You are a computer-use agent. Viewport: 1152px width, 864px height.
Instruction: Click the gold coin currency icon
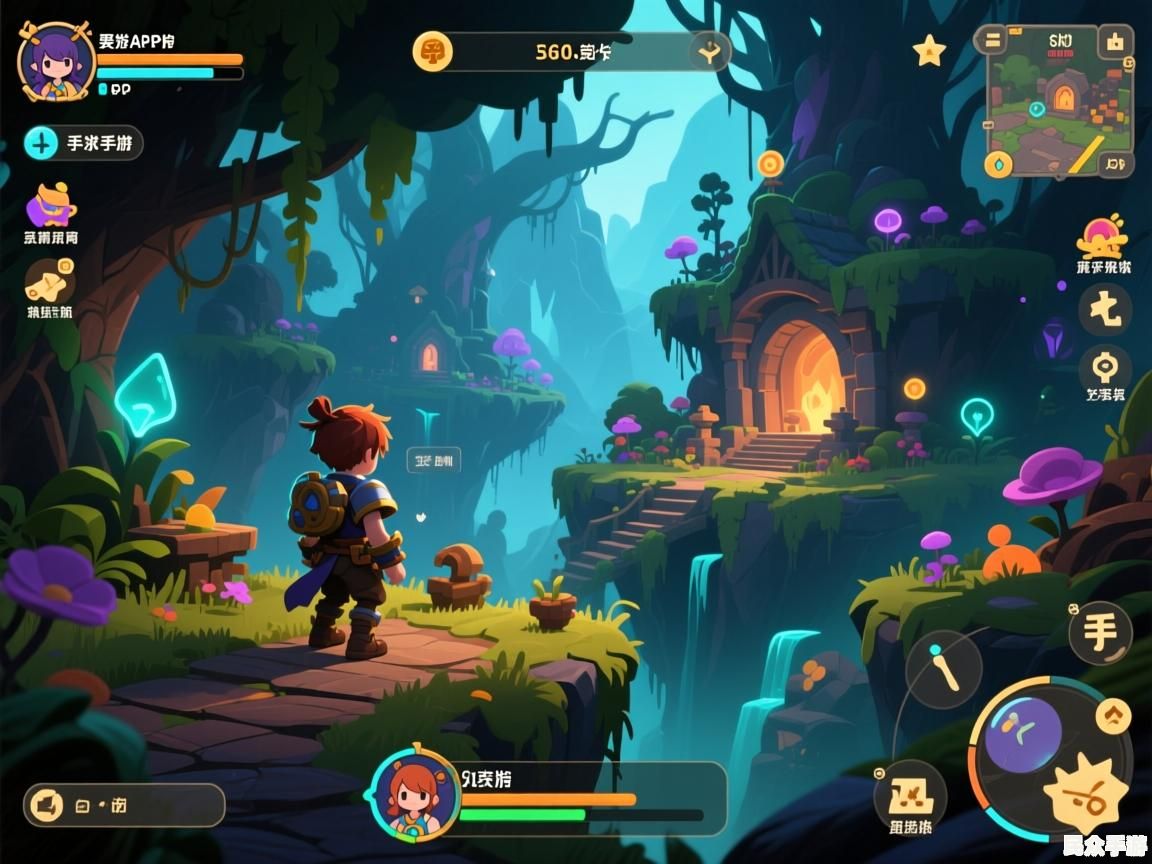[x=433, y=51]
